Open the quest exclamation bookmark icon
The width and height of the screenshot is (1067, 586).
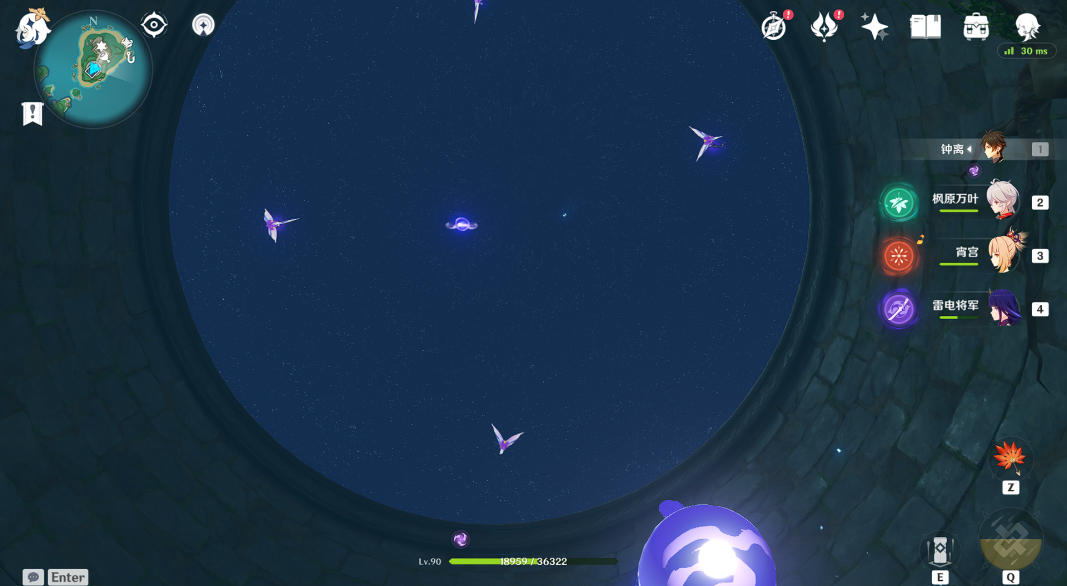coord(32,114)
